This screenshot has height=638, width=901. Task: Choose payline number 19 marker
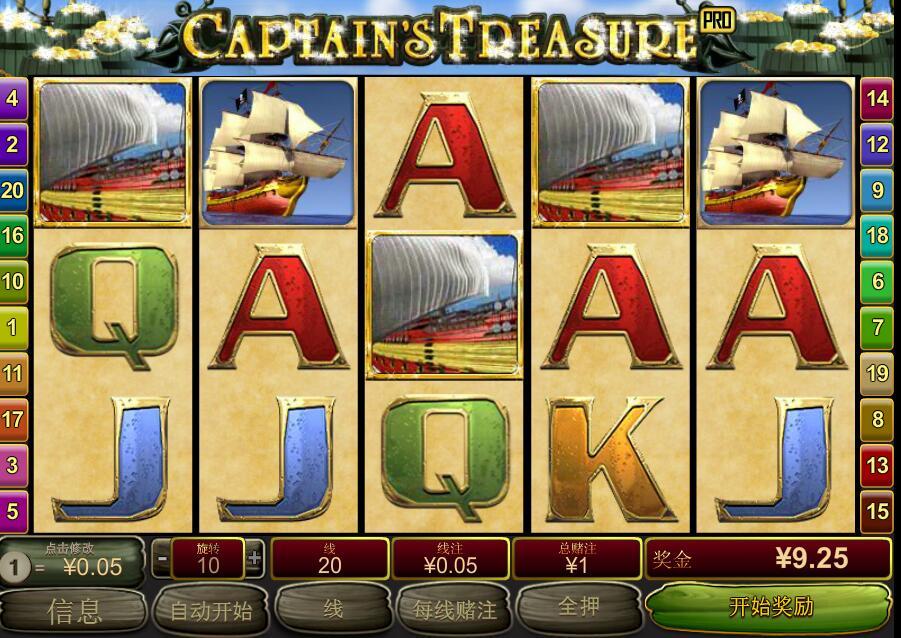tap(877, 373)
